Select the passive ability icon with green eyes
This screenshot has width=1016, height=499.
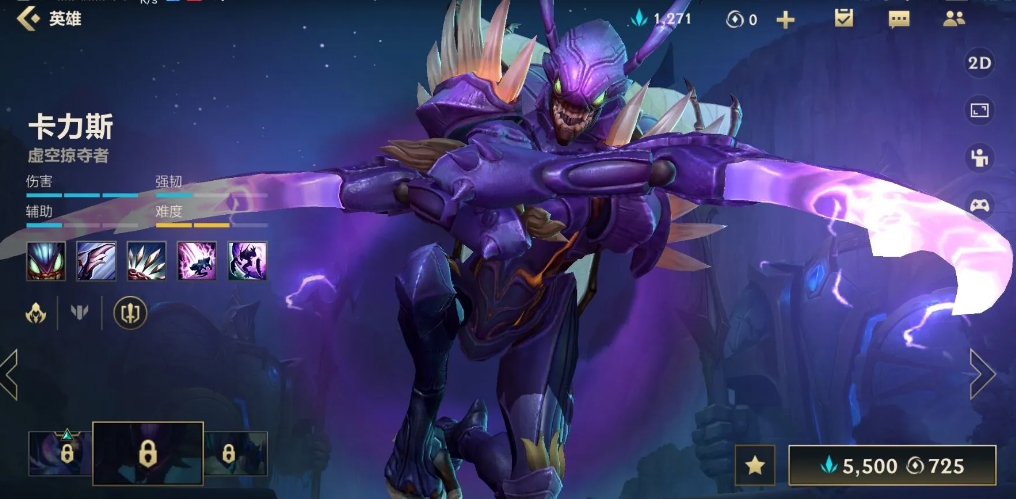[x=46, y=260]
